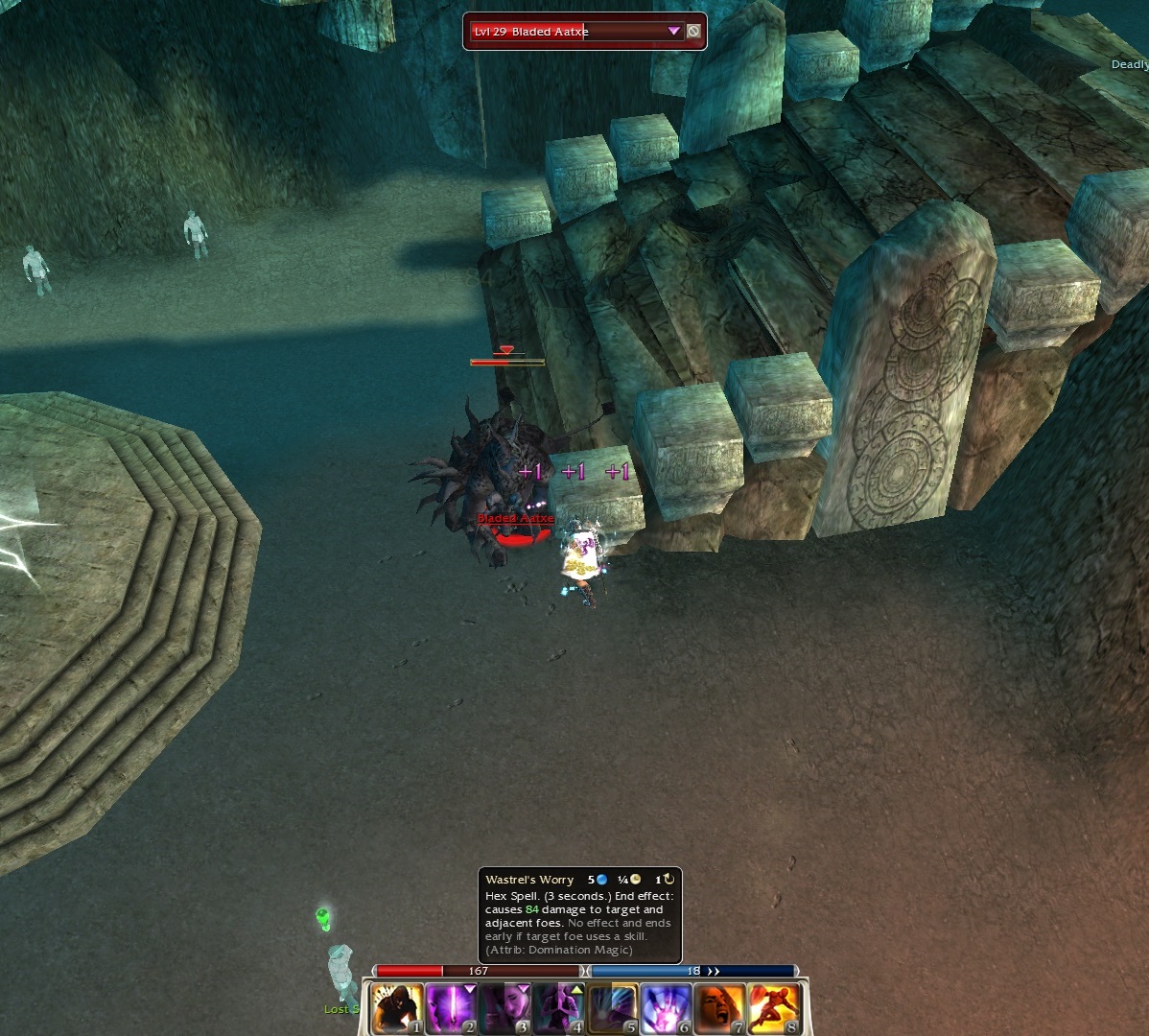This screenshot has width=1149, height=1036.
Task: Use the glowing purple hand skill
Action: [666, 1008]
